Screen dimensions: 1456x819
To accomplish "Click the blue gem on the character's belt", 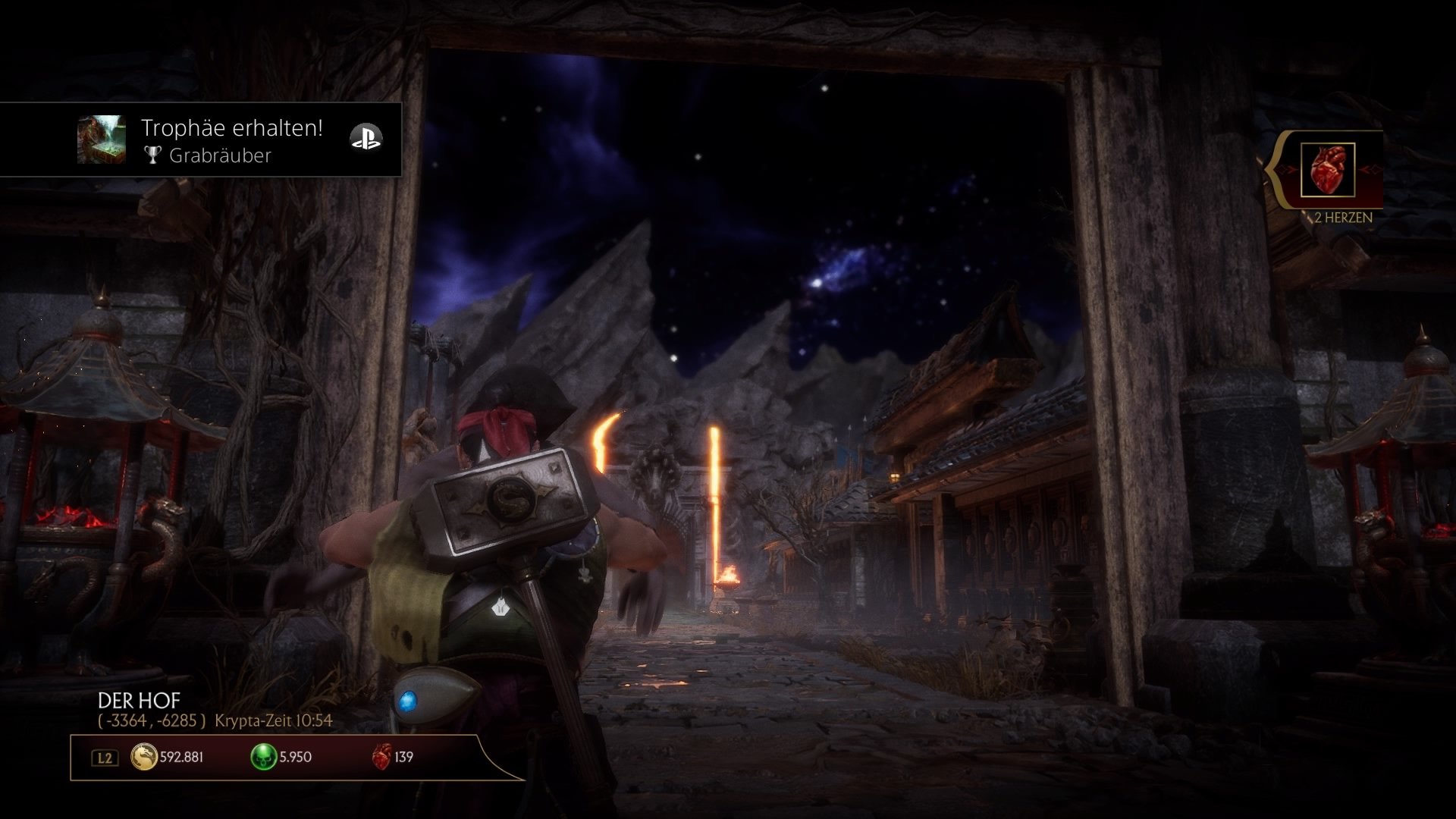I will click(408, 701).
